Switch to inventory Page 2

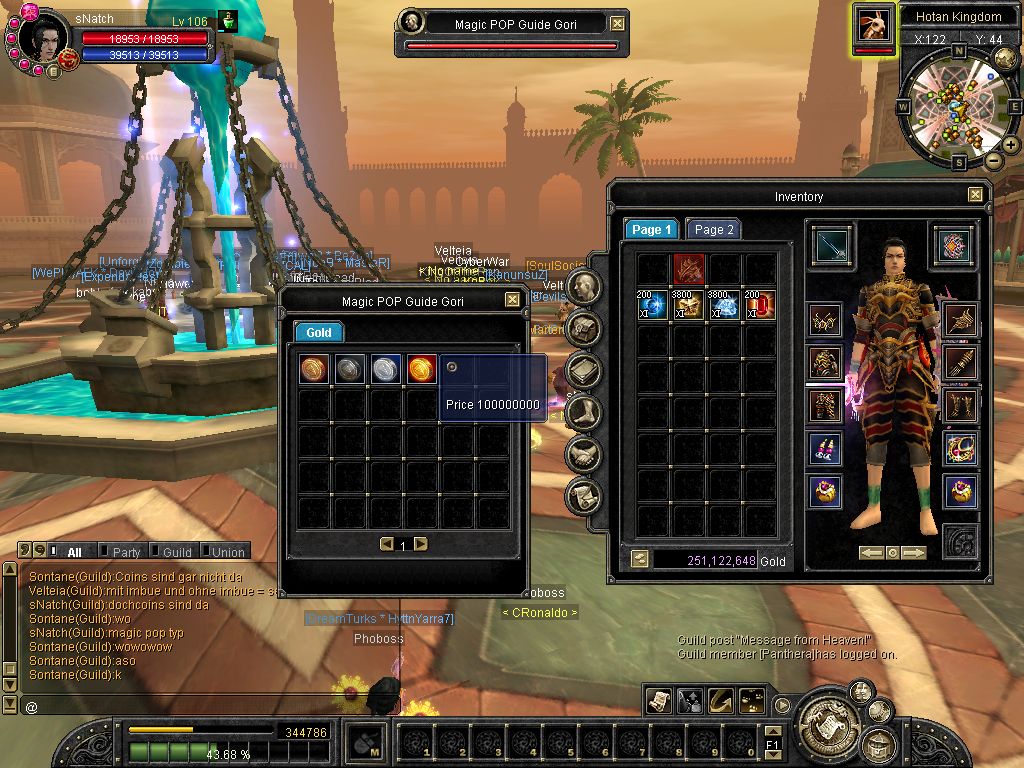tap(714, 230)
